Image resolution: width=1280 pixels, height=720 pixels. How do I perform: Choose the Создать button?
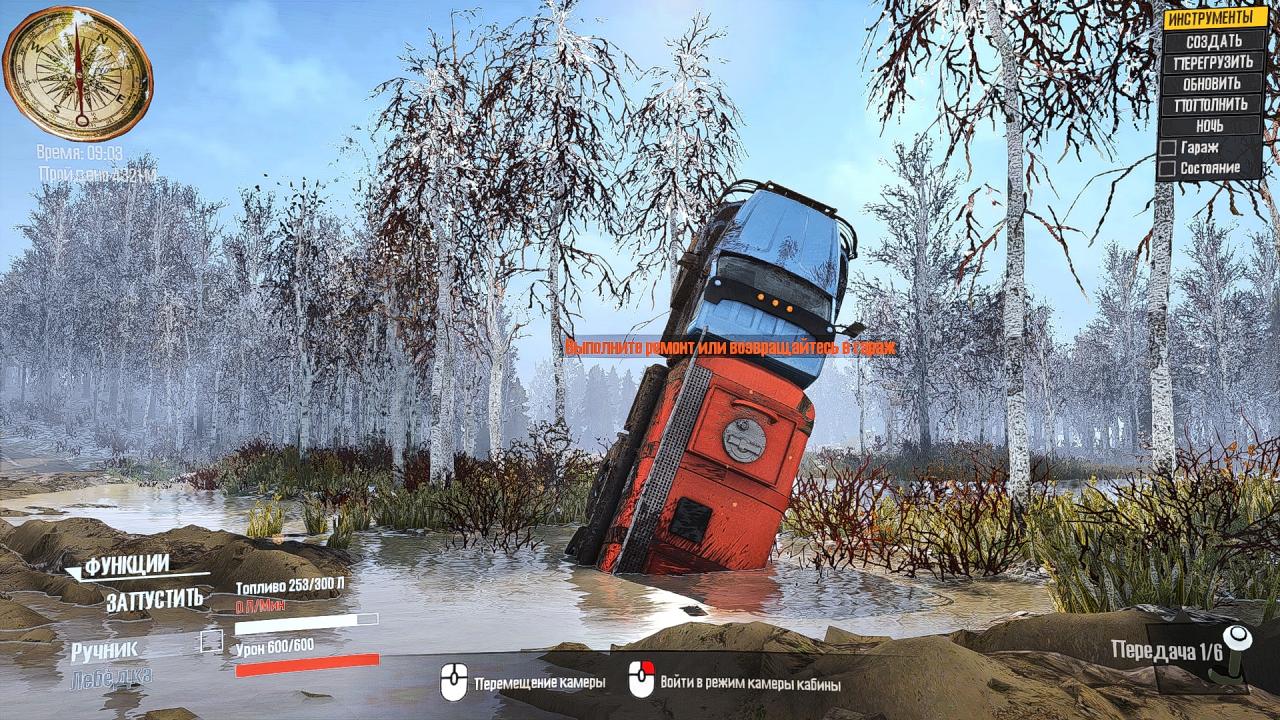(x=1213, y=41)
